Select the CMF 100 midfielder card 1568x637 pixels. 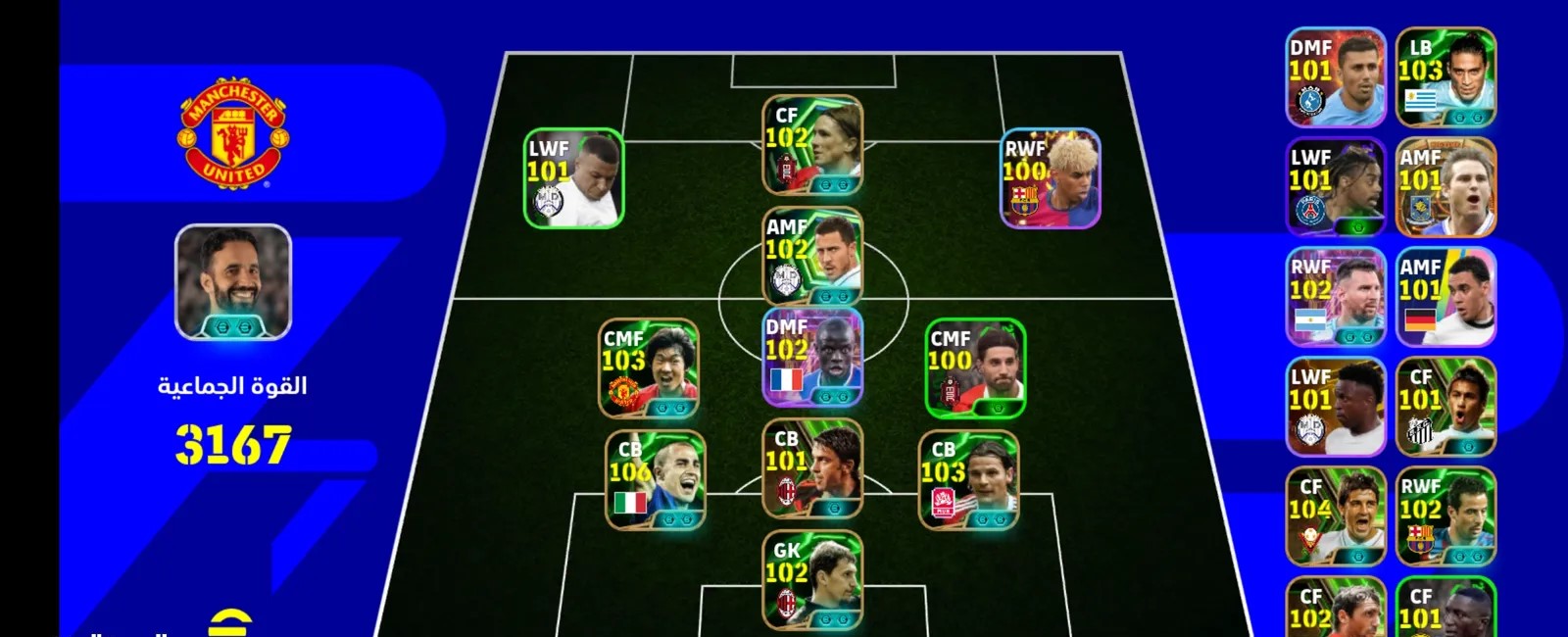pyautogui.click(x=975, y=368)
